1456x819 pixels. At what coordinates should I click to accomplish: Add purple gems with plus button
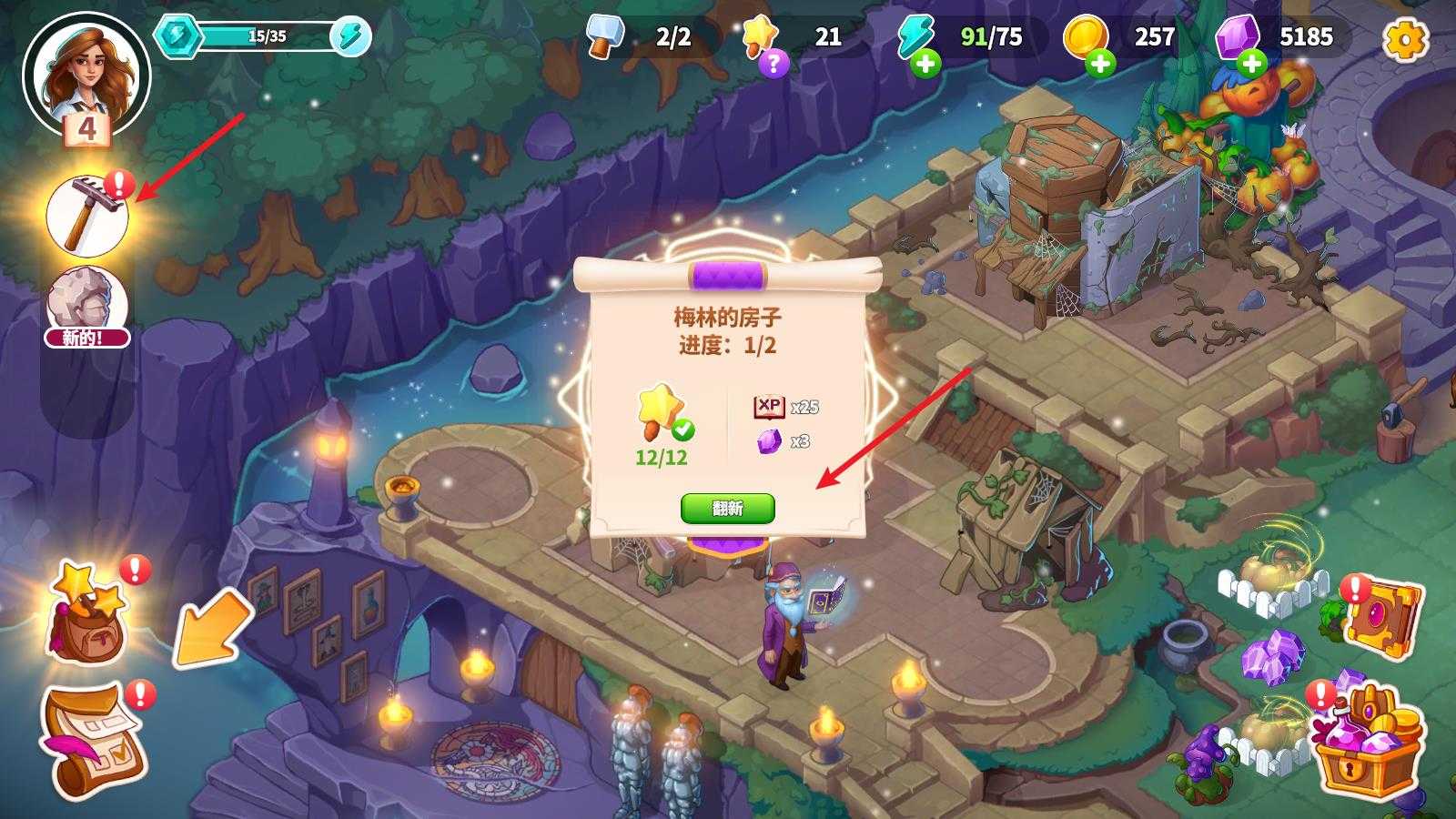click(x=1251, y=64)
